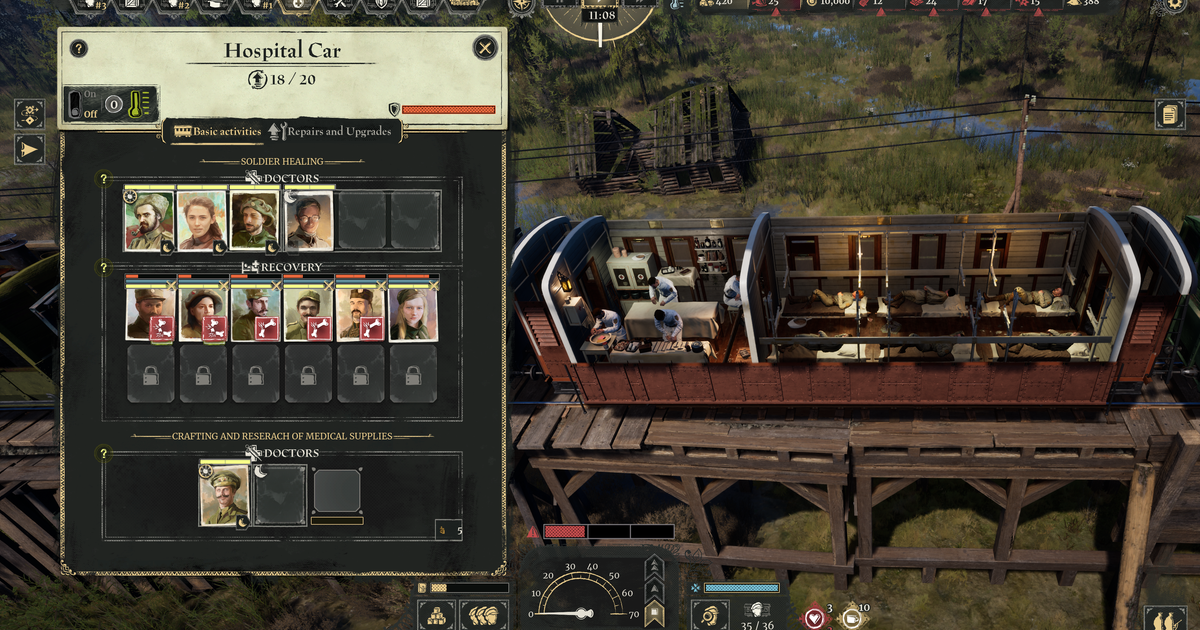Toggle the car's On/Off power switch
1200x630 pixels.
pos(76,103)
